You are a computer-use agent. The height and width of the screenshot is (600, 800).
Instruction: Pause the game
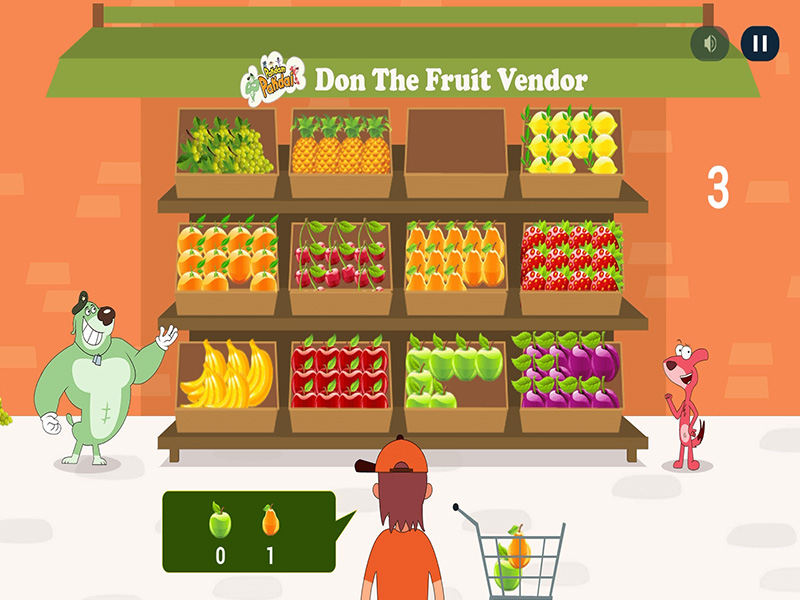click(760, 44)
